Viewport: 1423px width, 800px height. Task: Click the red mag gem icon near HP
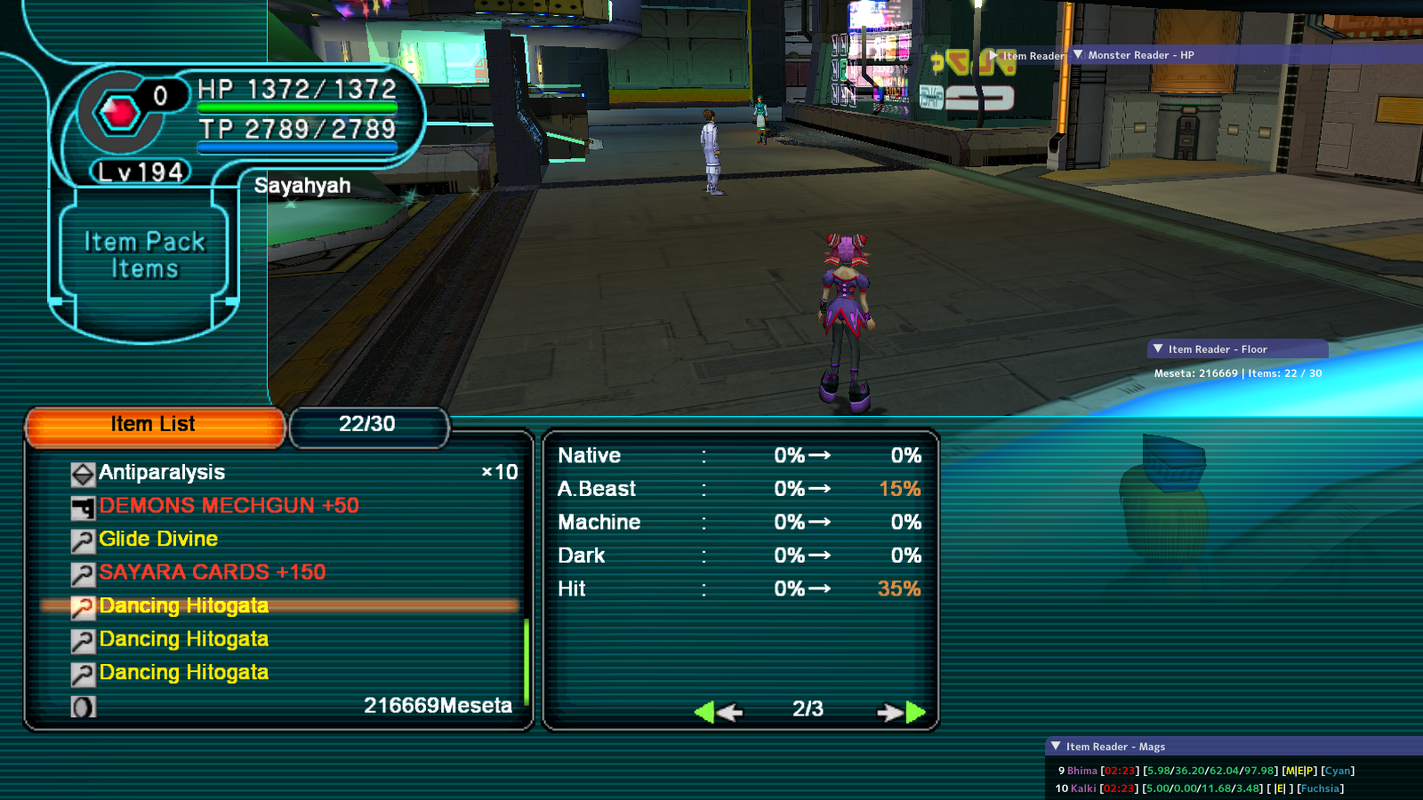point(117,108)
